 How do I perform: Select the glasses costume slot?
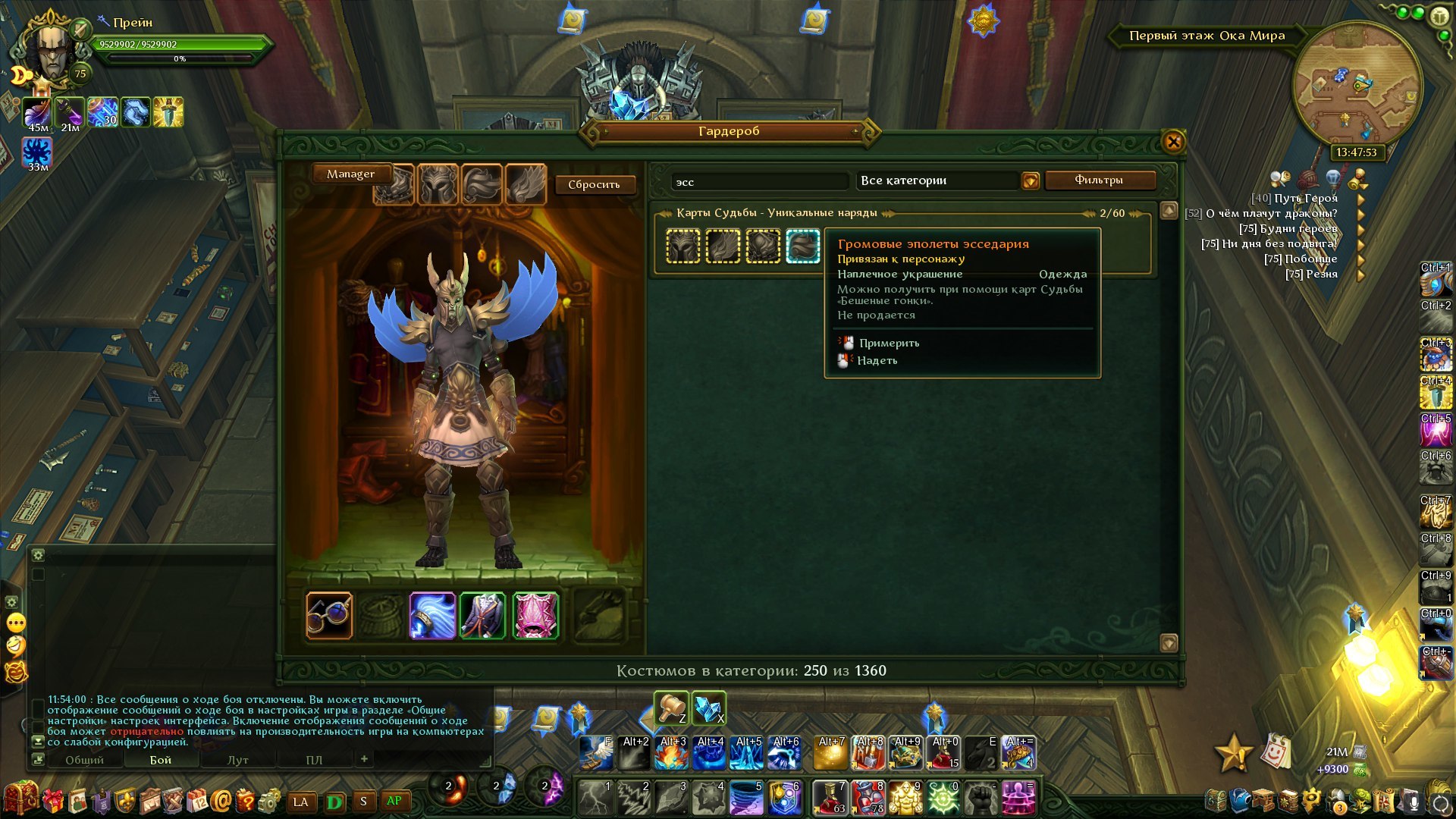coord(329,615)
